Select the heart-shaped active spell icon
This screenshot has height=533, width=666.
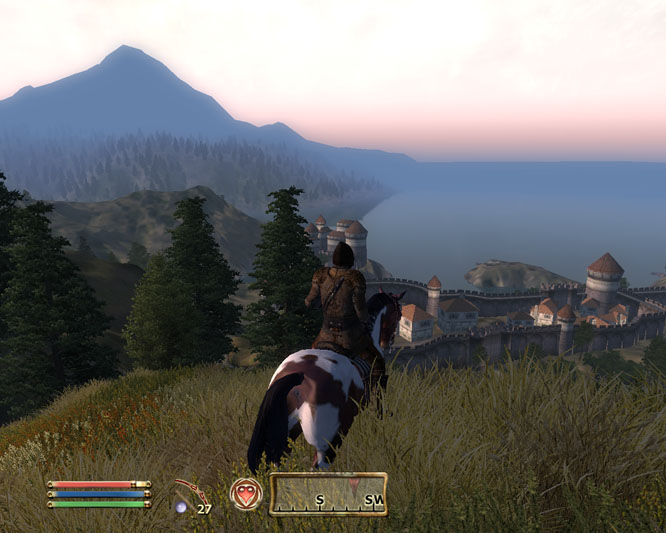pos(246,494)
